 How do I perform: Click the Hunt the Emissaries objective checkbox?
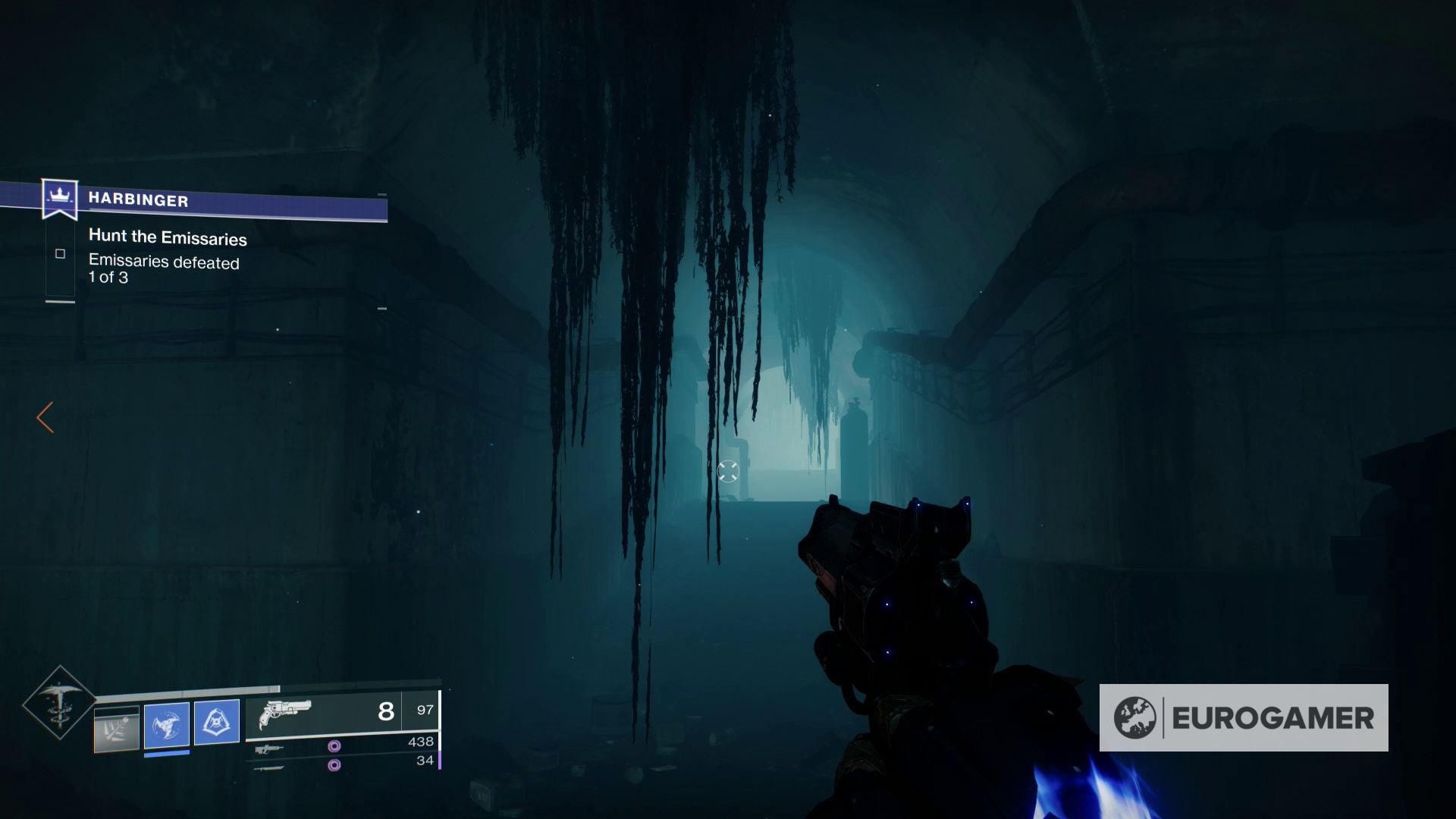tap(60, 254)
